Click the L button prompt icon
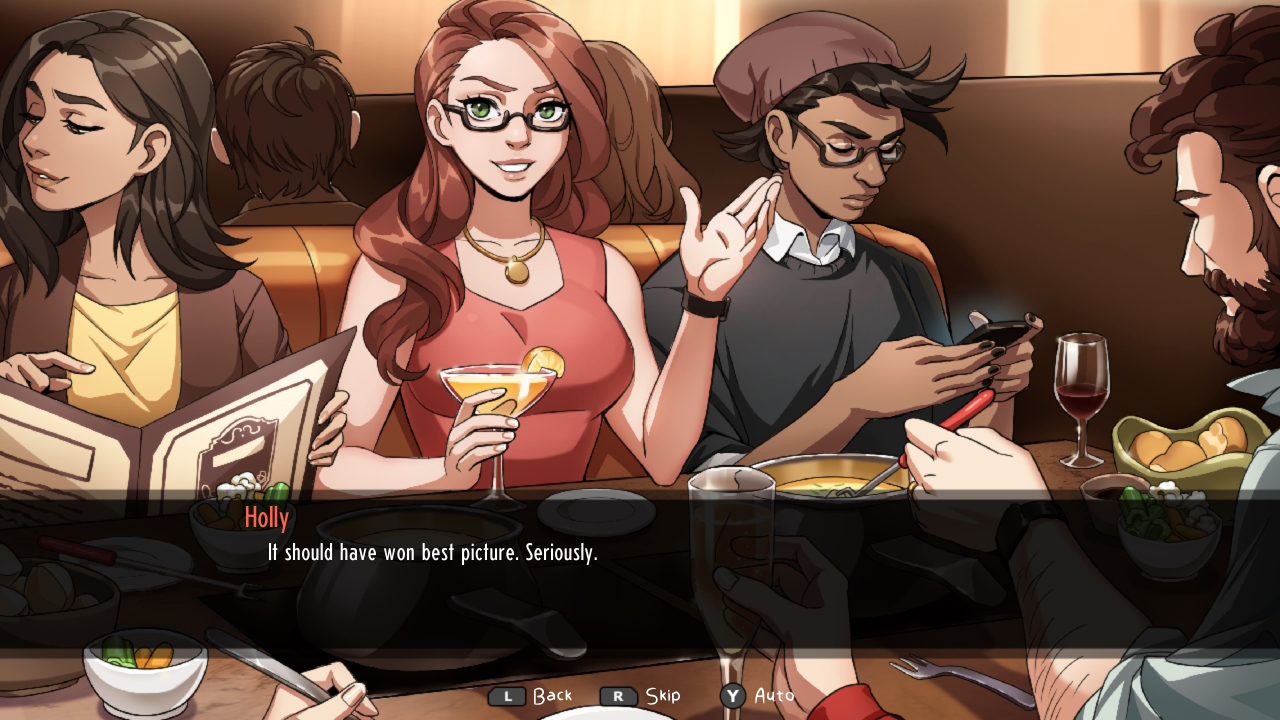The image size is (1280, 720). 509,695
